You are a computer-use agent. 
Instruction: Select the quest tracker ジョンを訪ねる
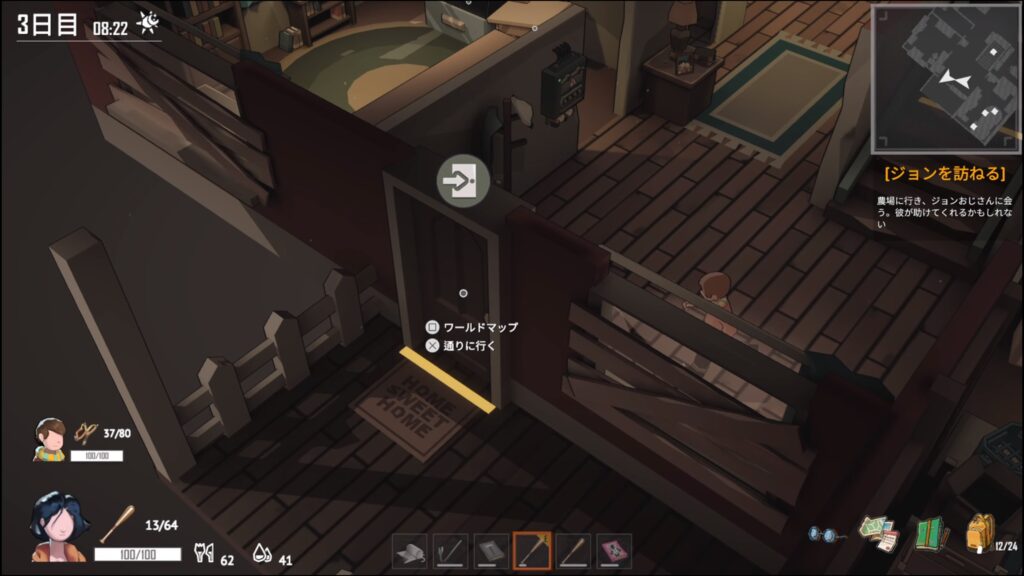944,173
